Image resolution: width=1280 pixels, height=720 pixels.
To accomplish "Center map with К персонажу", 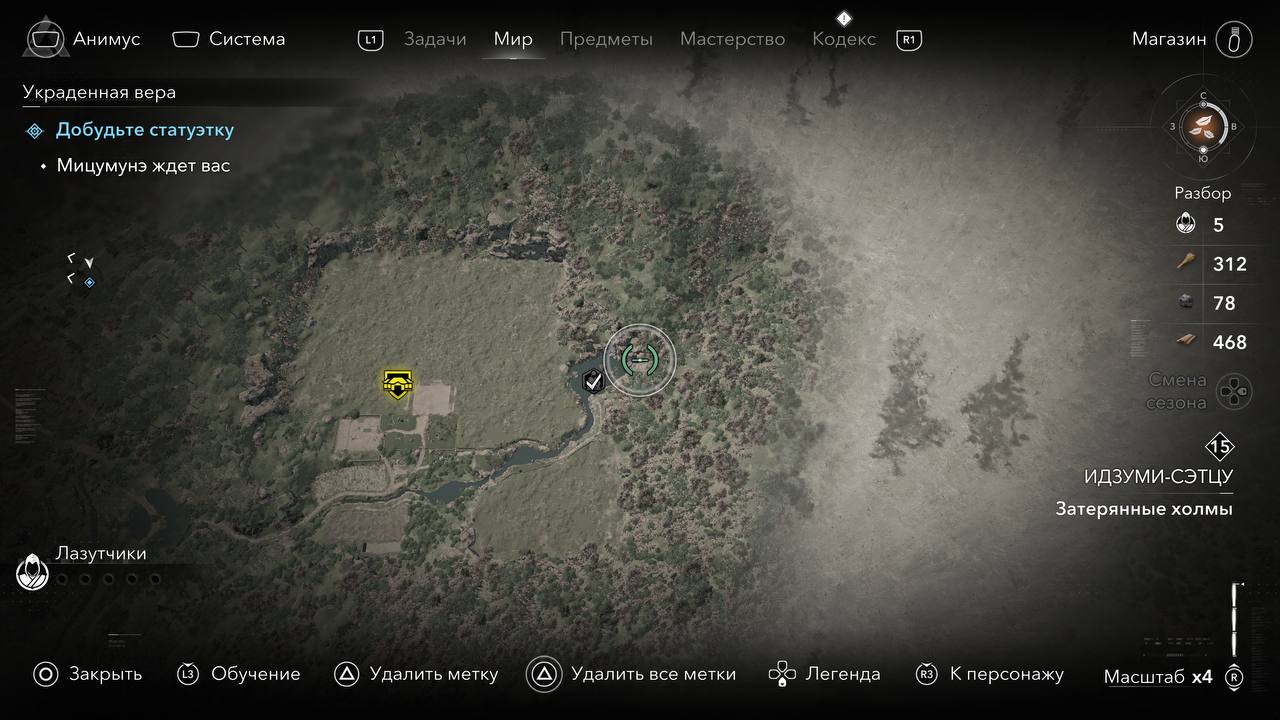I will point(990,674).
